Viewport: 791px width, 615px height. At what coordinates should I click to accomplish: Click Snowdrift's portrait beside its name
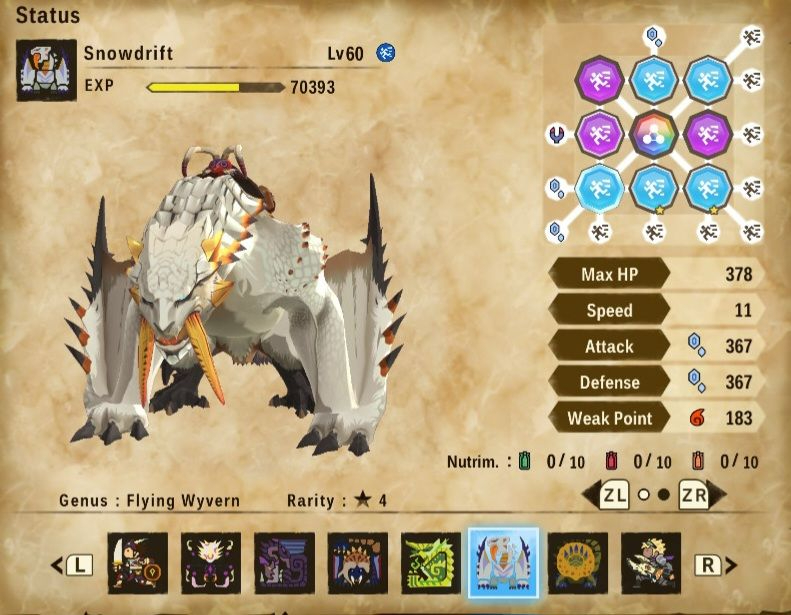(46, 70)
